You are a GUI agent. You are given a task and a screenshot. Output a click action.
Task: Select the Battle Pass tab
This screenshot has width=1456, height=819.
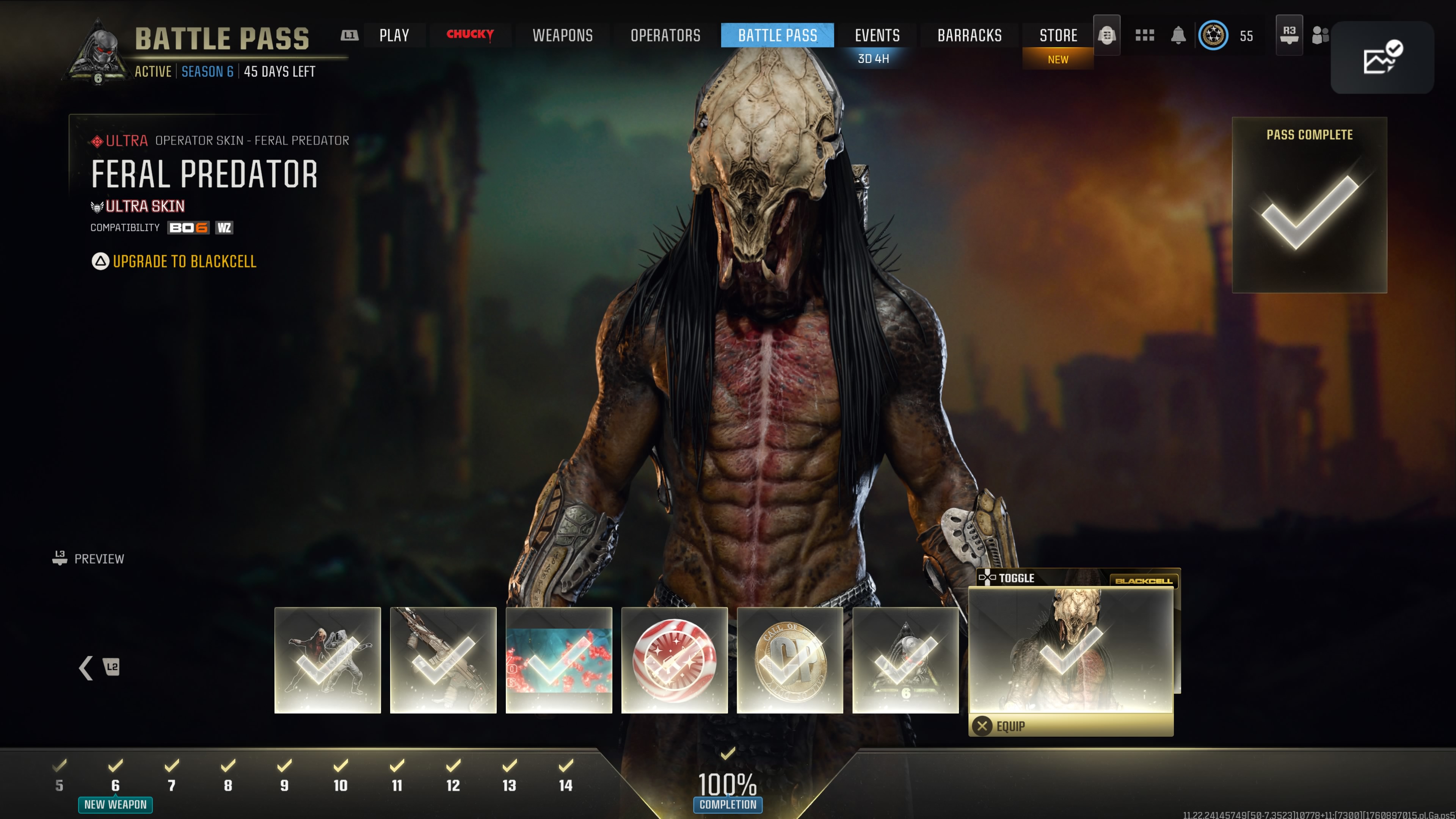tap(777, 36)
